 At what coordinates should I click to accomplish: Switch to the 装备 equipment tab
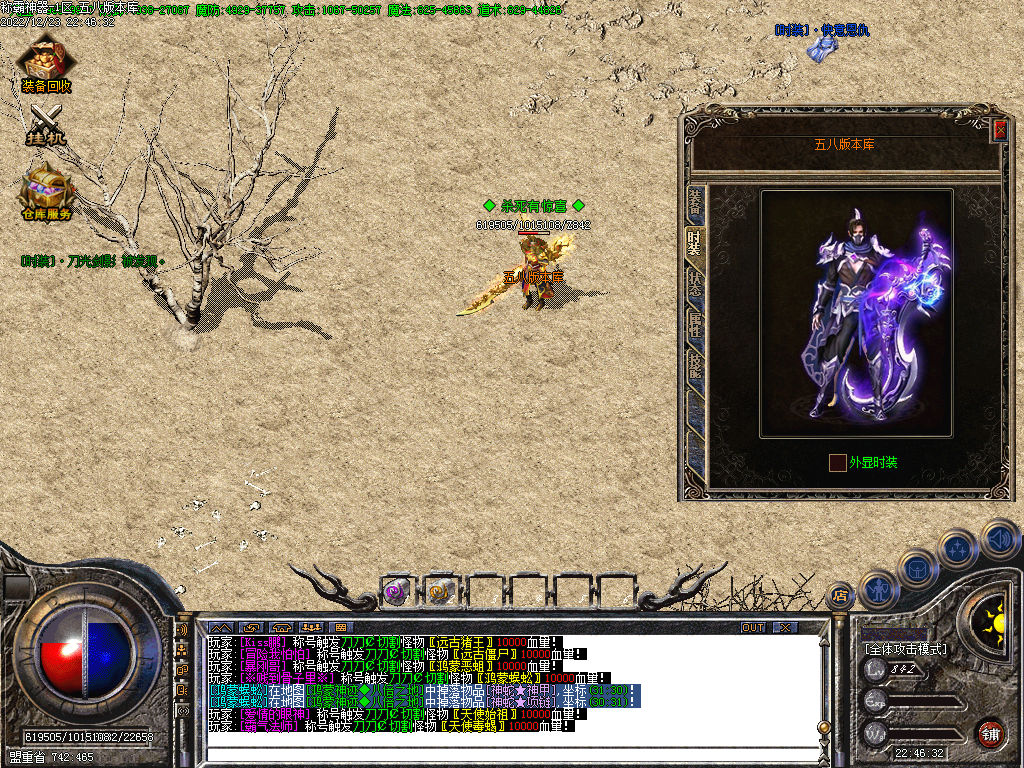(x=694, y=205)
